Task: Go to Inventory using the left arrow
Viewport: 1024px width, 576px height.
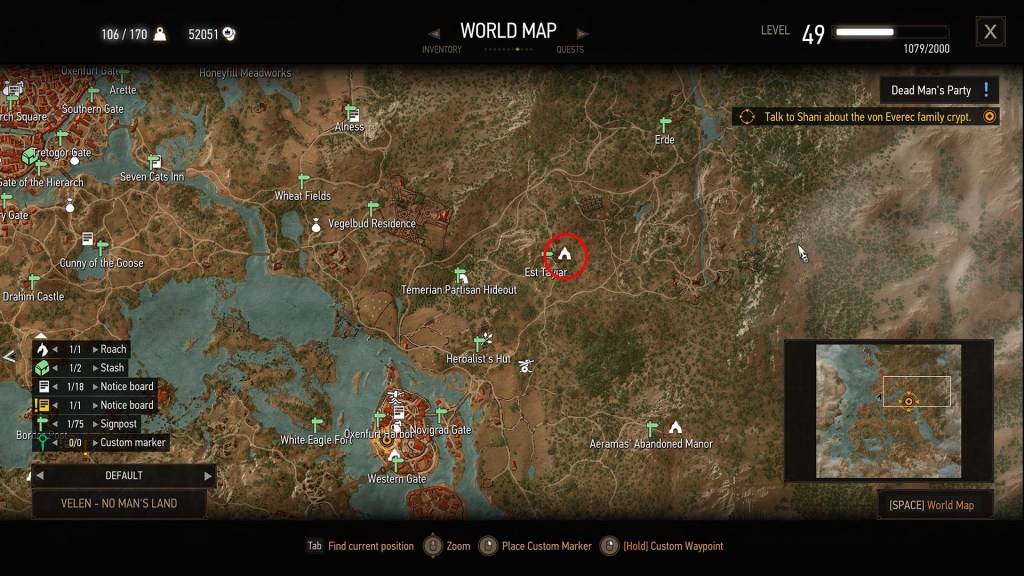Action: (434, 33)
